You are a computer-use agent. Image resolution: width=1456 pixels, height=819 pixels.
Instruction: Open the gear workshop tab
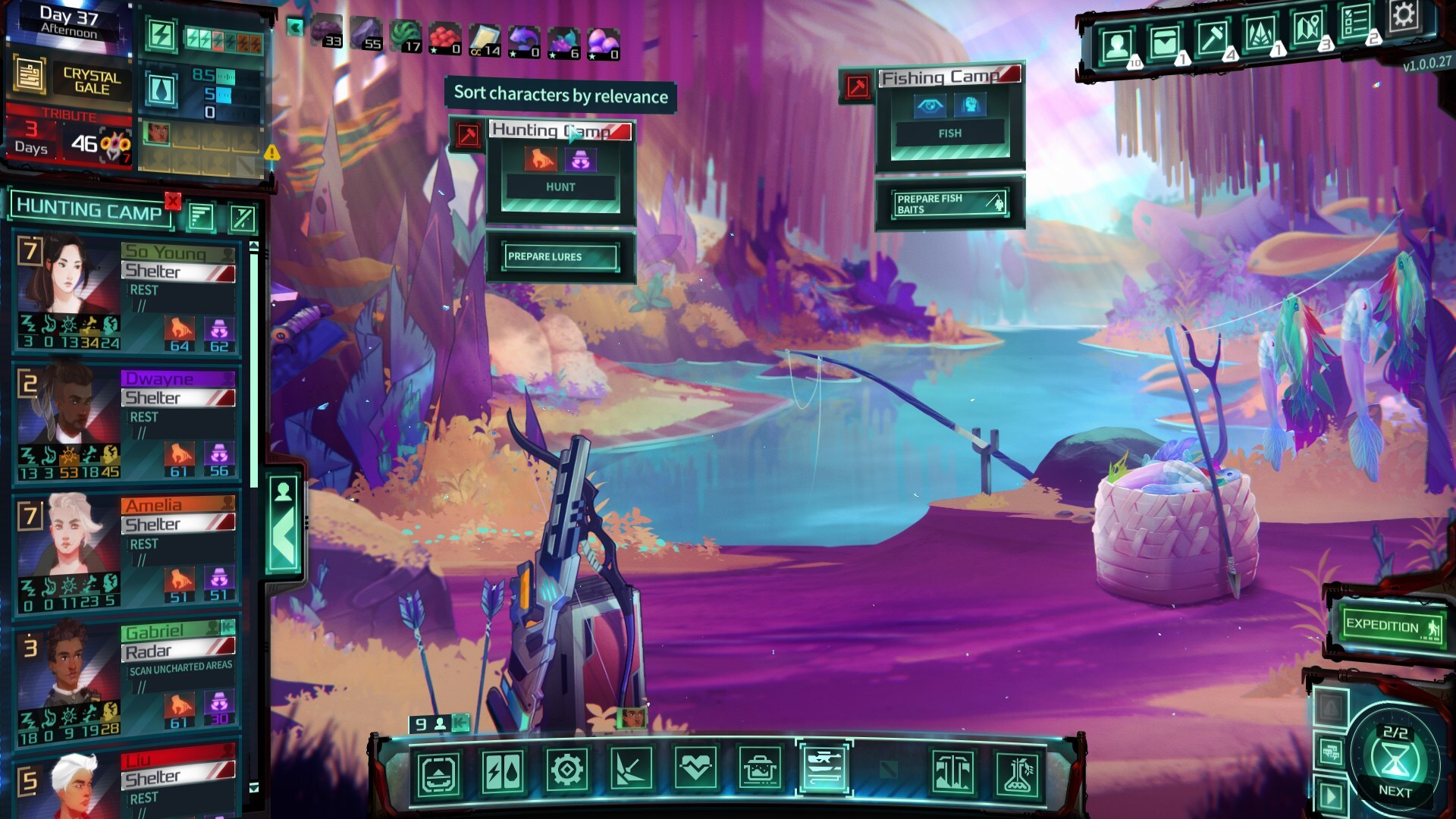(x=566, y=770)
